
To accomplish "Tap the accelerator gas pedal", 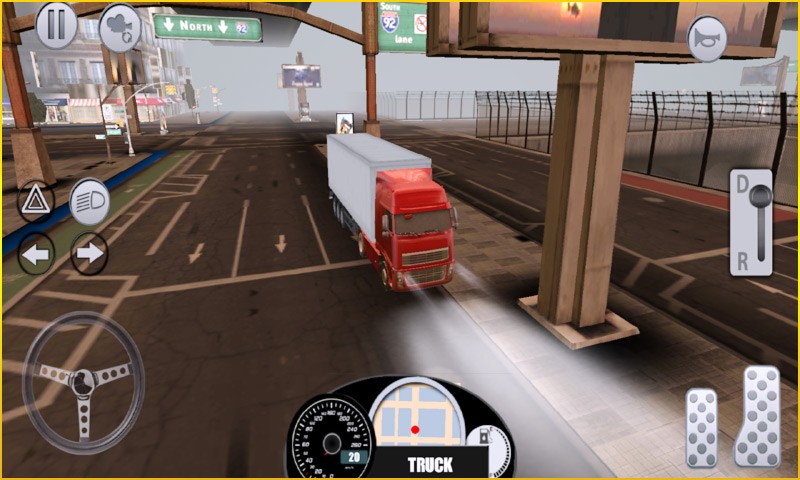I will [757, 417].
